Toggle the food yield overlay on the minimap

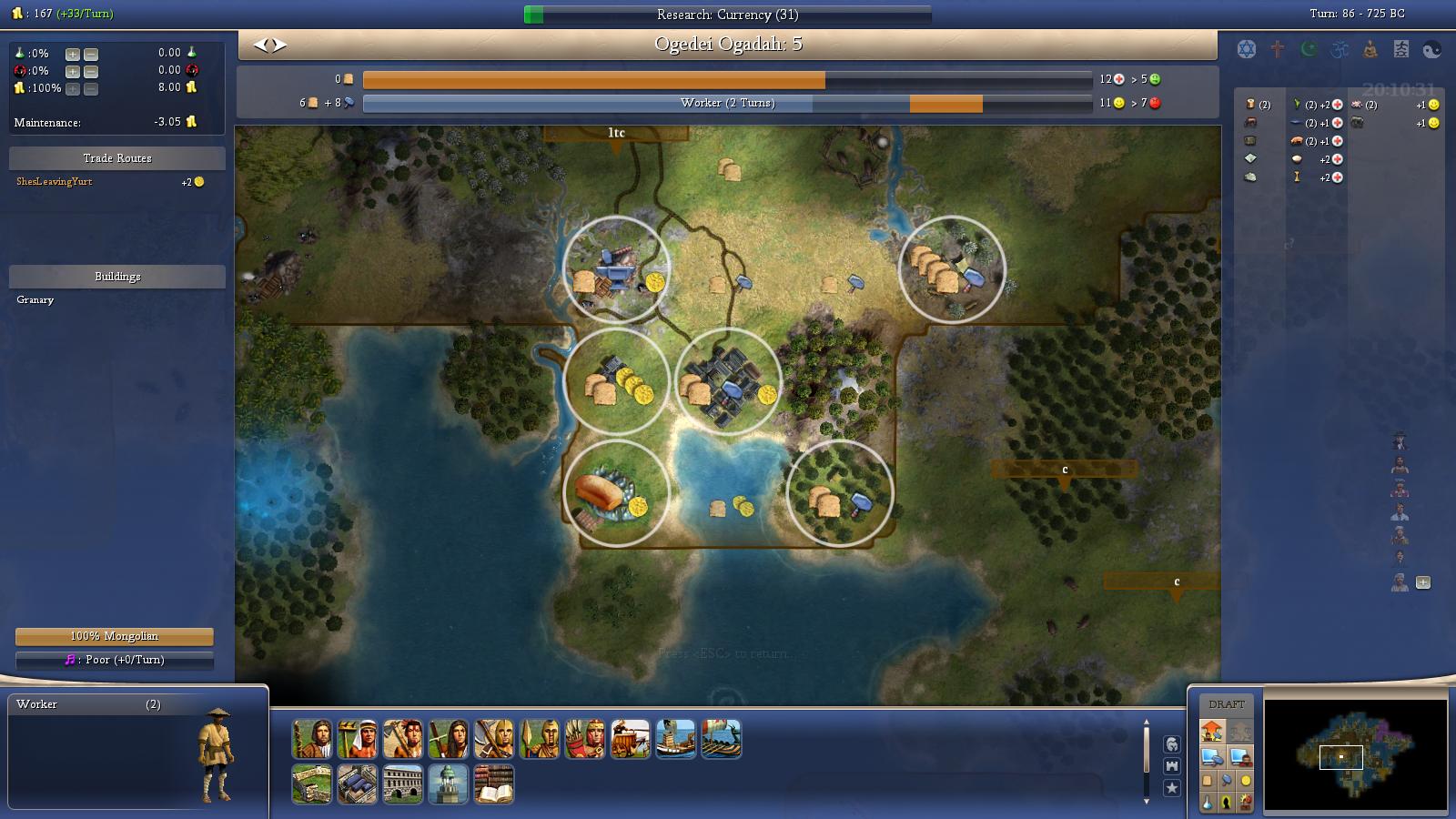coord(1208,781)
